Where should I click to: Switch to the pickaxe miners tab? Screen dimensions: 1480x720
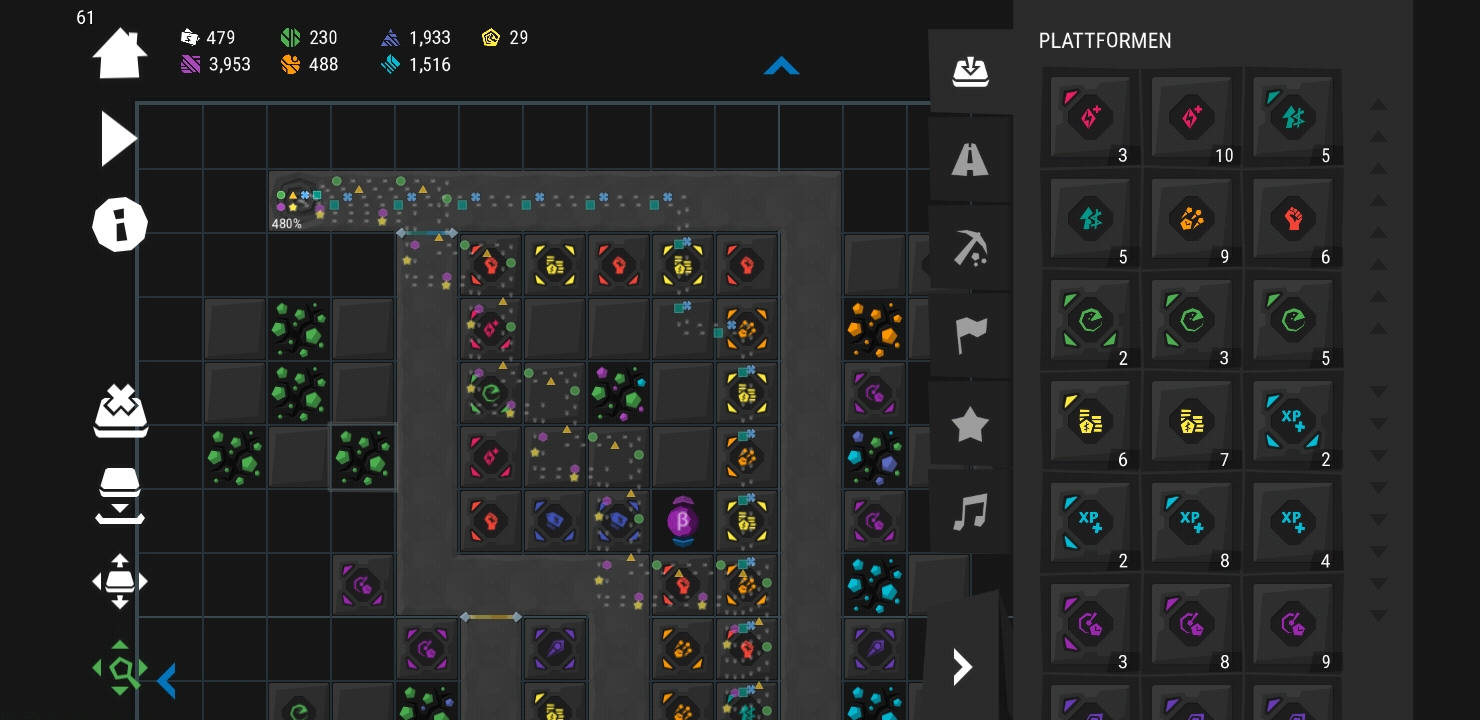970,247
